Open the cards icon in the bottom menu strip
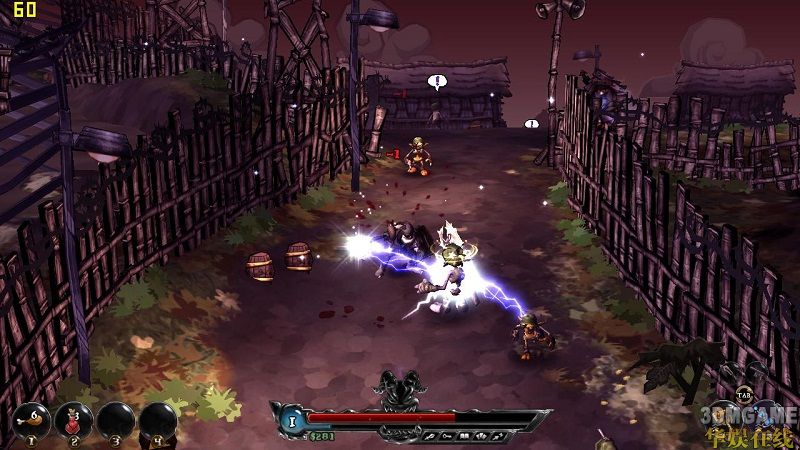800x450 pixels. 482,436
